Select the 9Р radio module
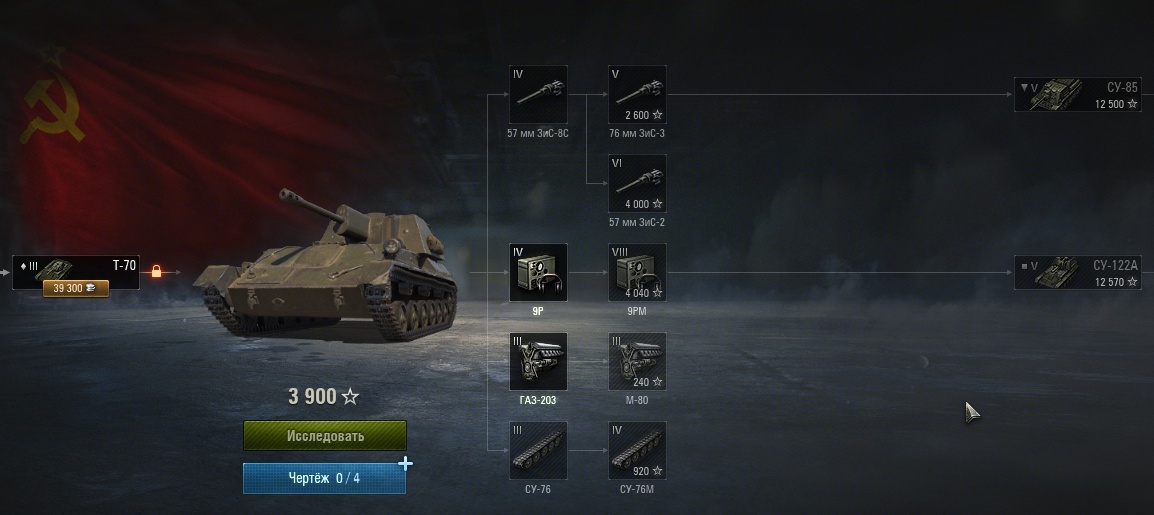 point(538,272)
